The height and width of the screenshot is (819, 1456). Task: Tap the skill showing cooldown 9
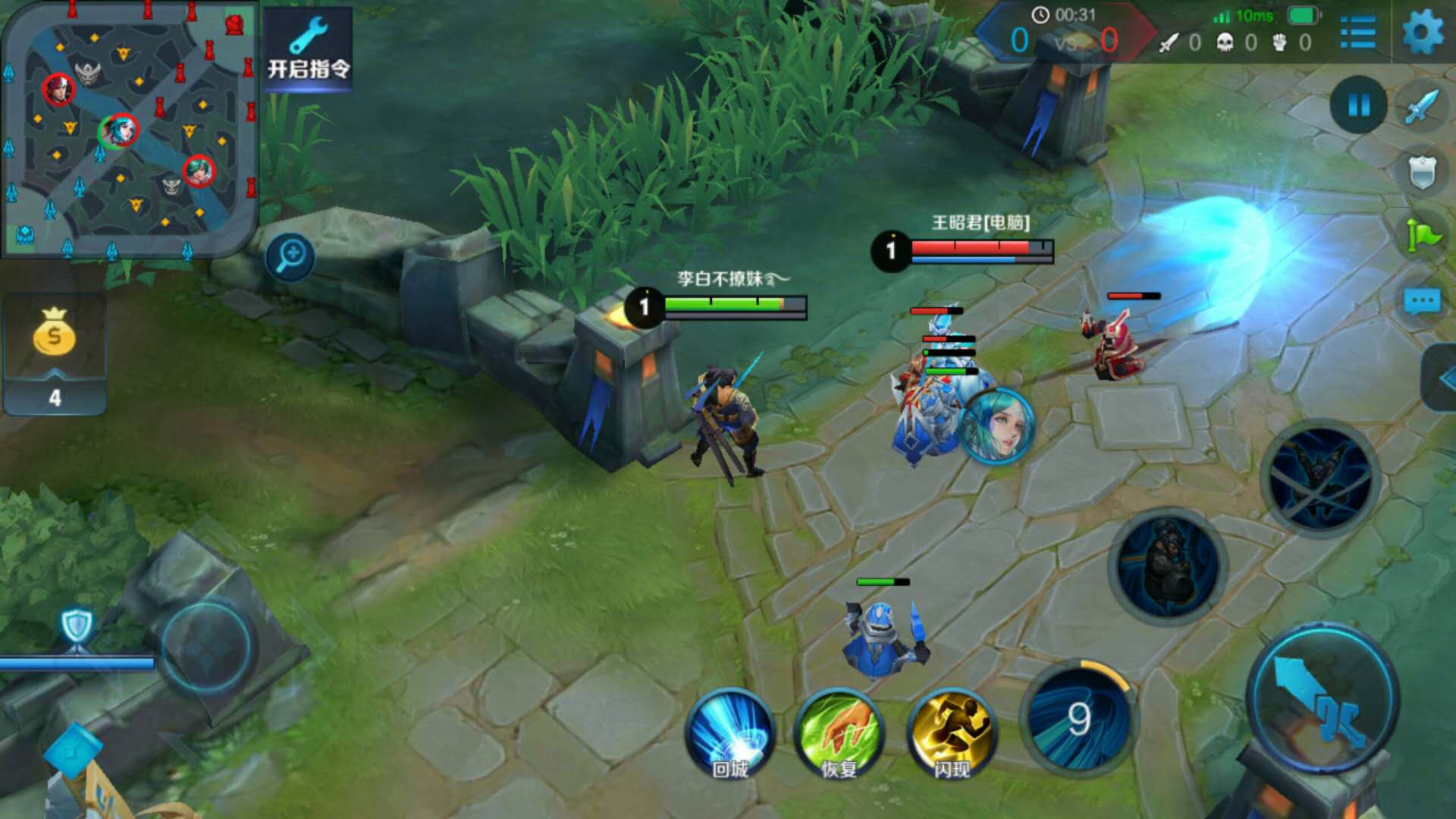[1078, 717]
